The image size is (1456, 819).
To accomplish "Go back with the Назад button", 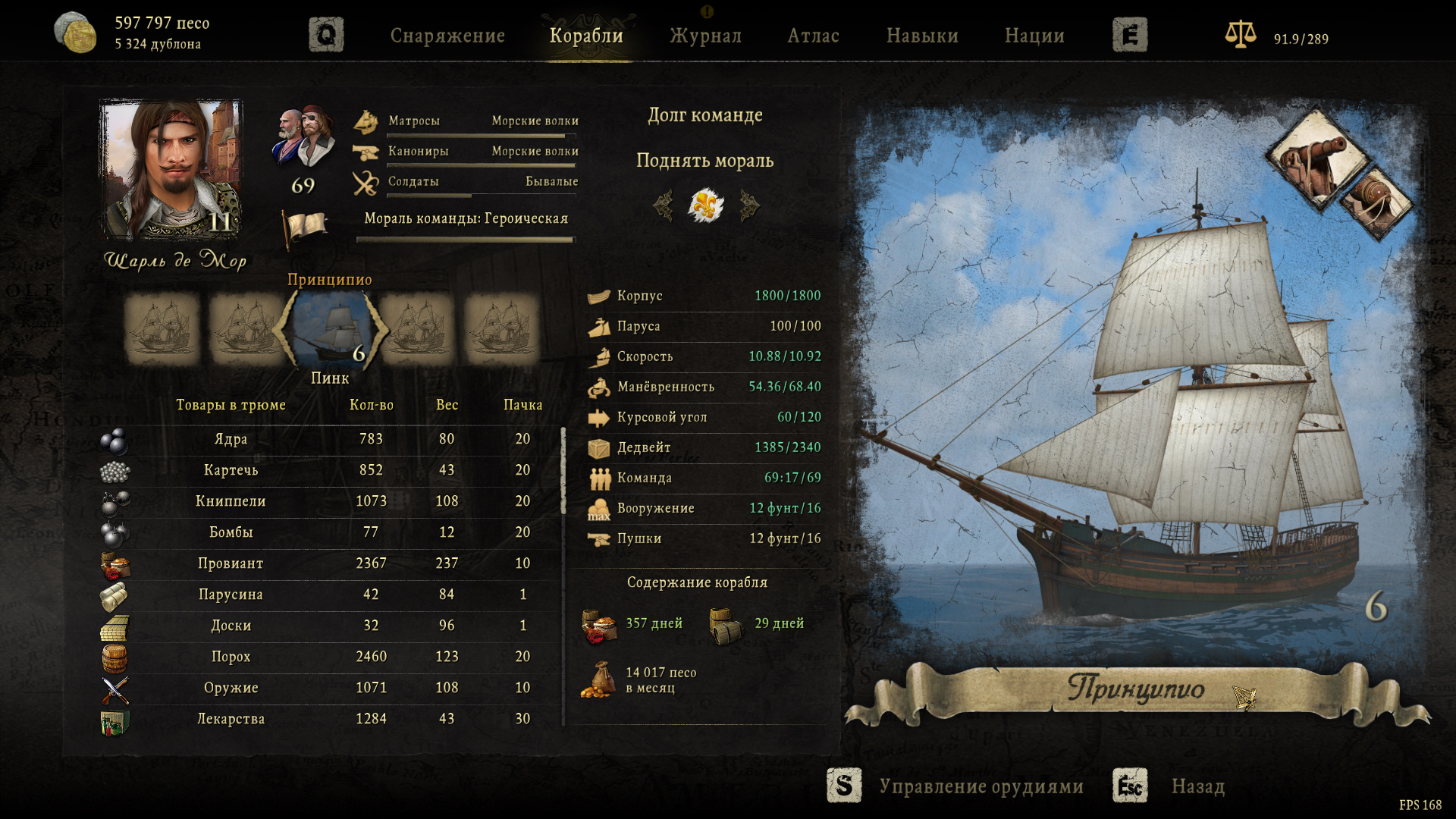I will [x=1197, y=786].
